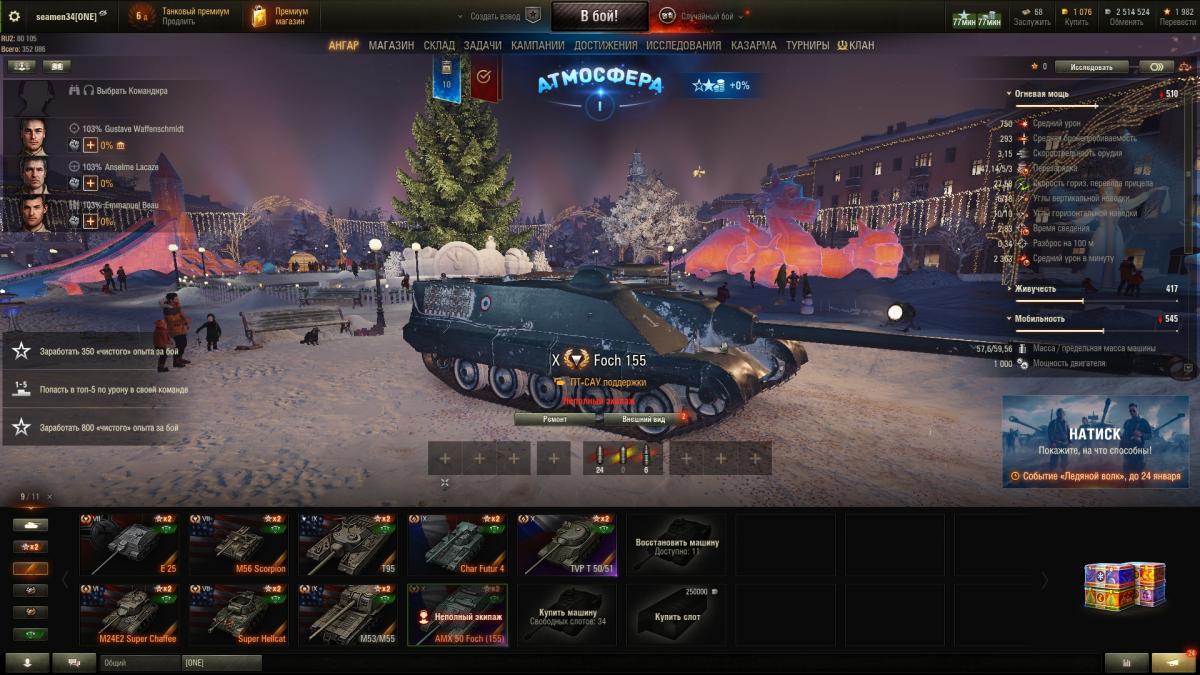Open Внешний вид customization
The height and width of the screenshot is (675, 1200).
coord(644,419)
